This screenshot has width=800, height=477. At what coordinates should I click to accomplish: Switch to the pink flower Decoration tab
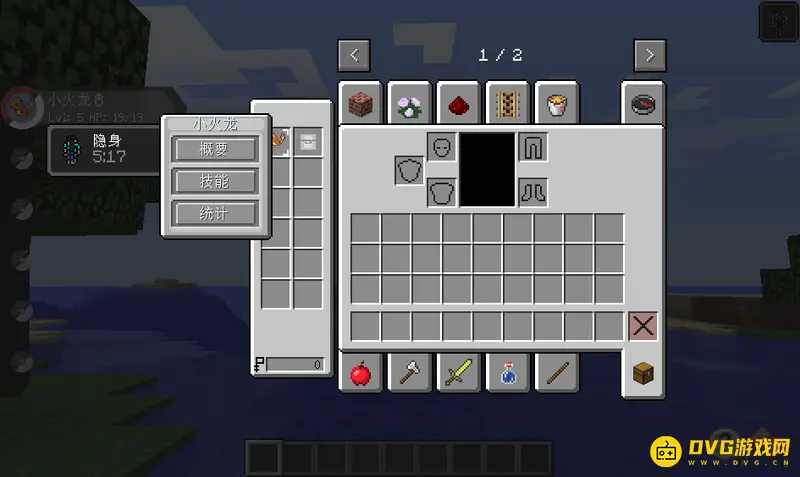point(409,103)
